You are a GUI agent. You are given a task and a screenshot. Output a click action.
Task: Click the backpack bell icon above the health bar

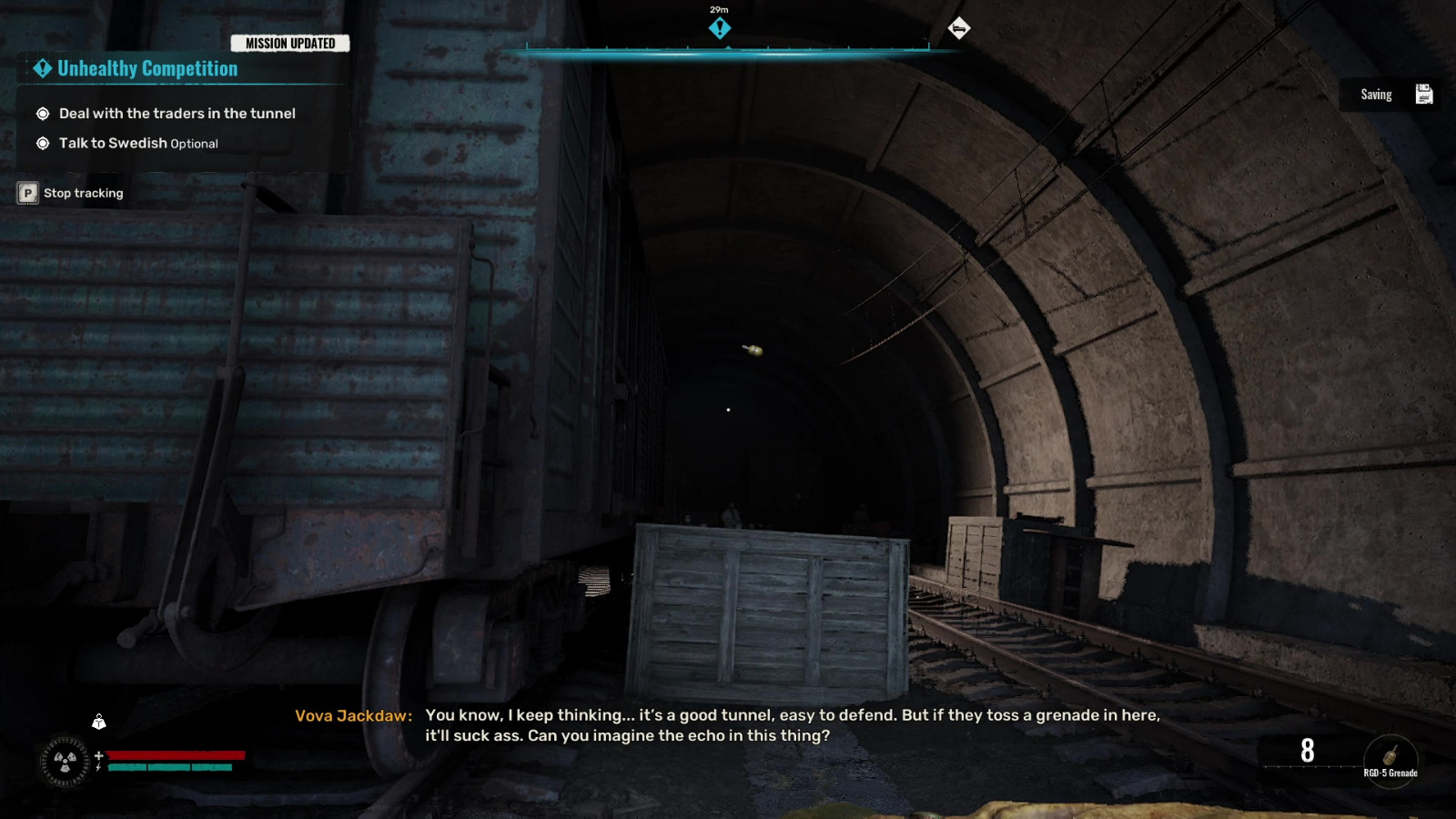[x=98, y=722]
